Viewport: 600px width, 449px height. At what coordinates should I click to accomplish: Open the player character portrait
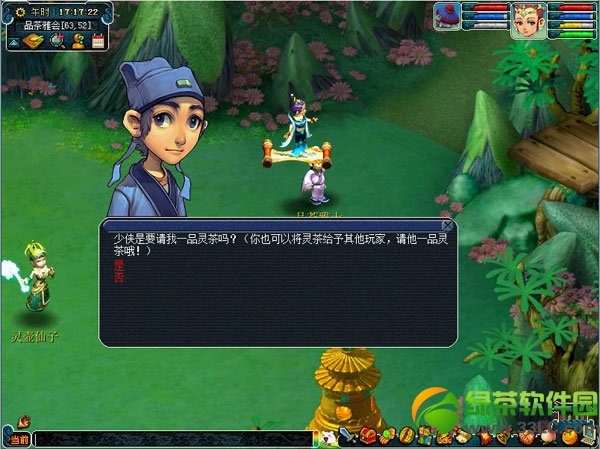pos(526,20)
